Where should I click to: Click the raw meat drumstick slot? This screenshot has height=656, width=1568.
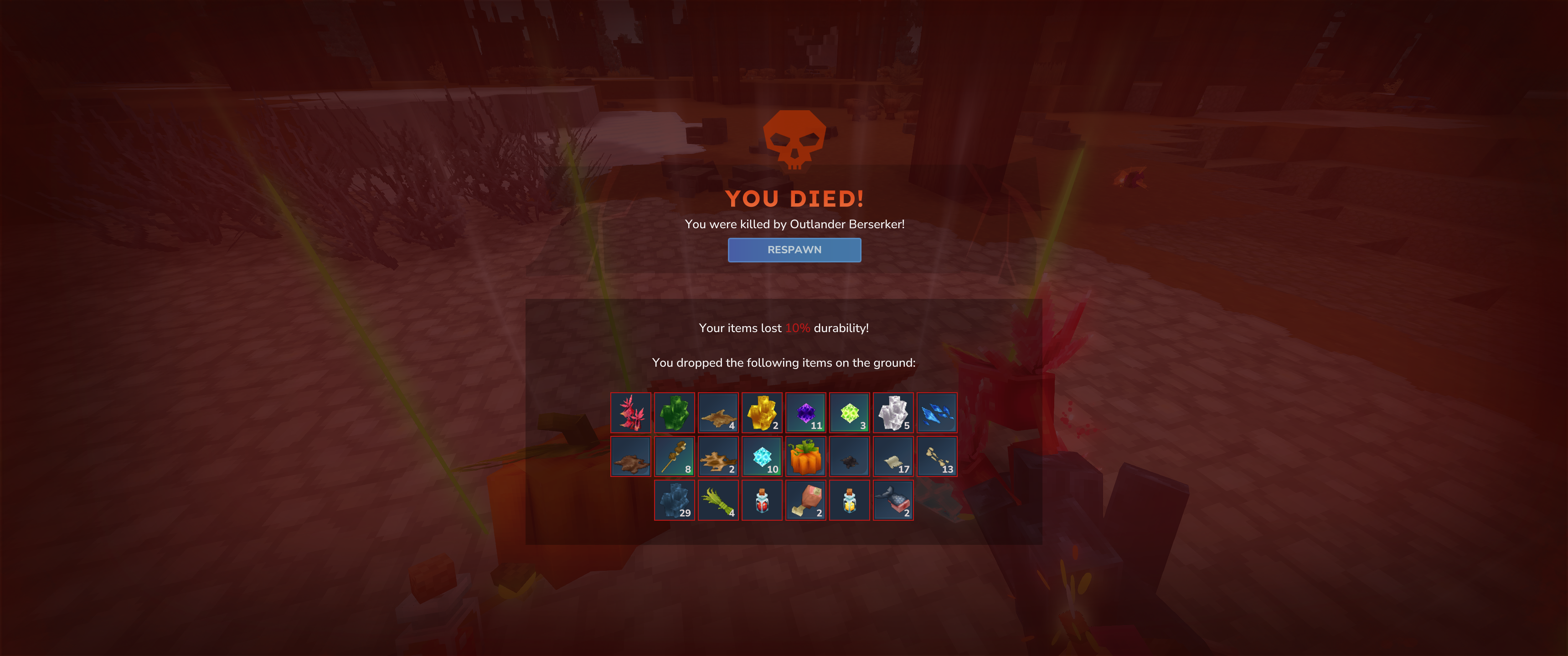coord(805,500)
